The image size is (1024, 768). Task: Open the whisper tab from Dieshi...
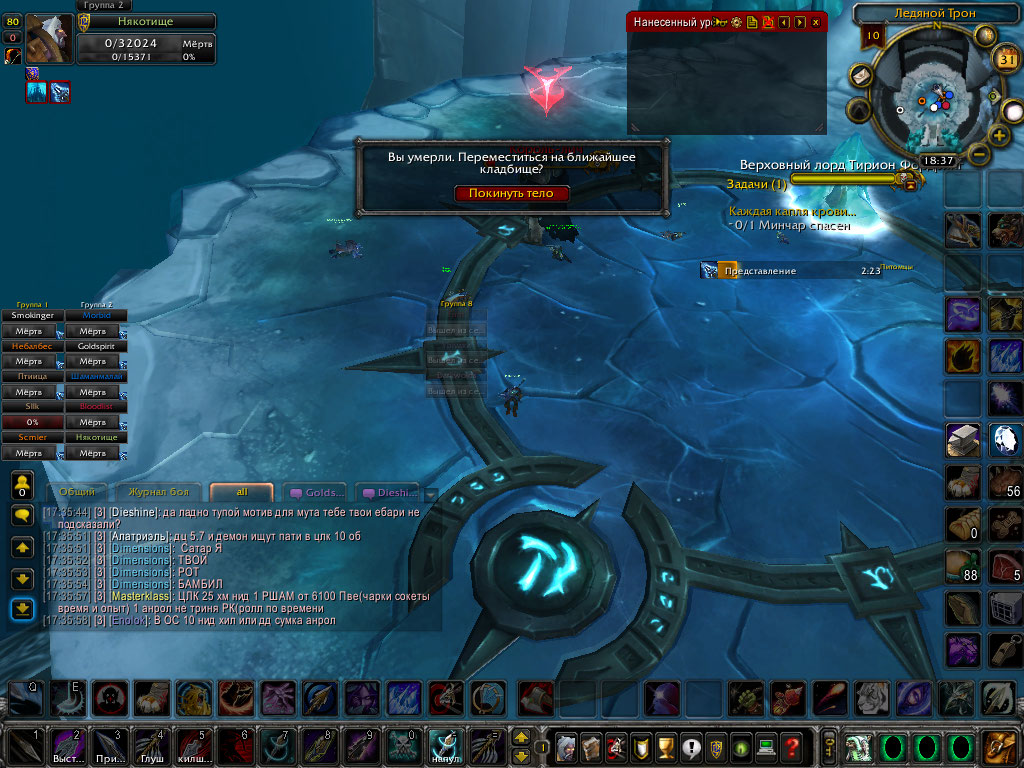coord(390,492)
